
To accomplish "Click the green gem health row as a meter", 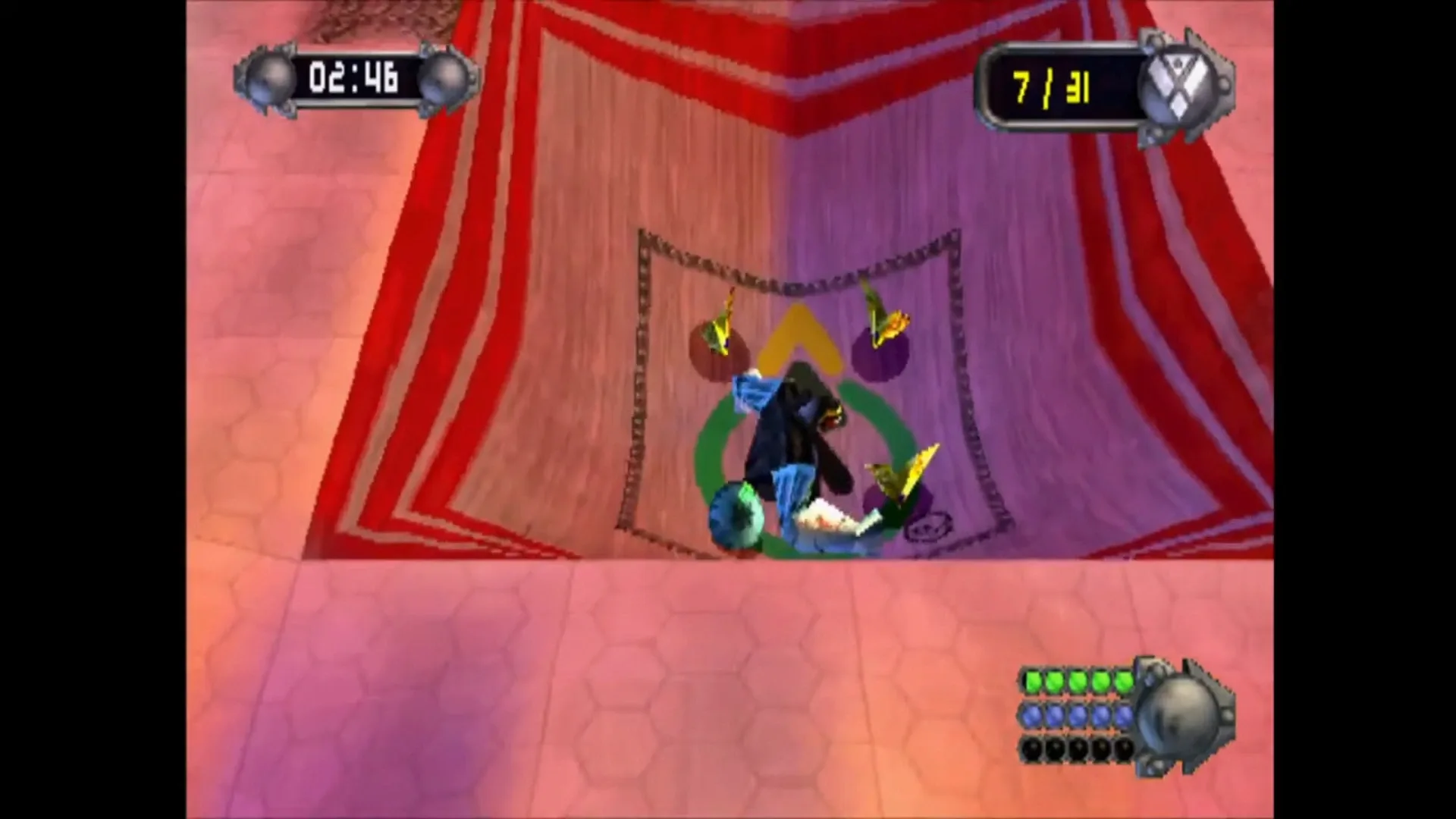I will (x=1077, y=681).
